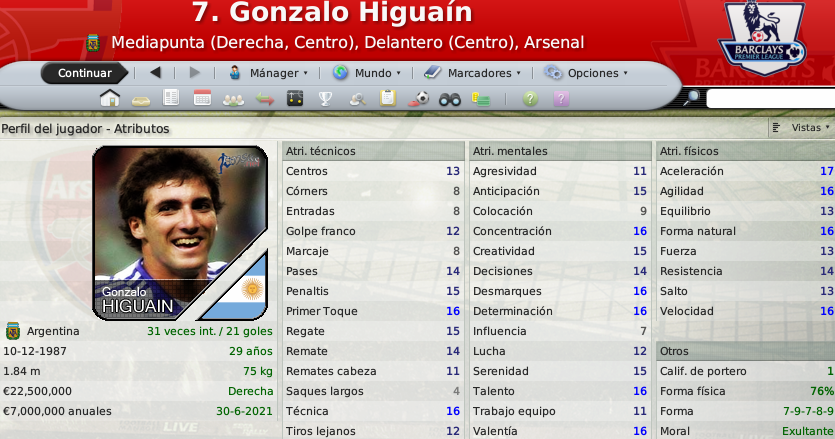
Task: Open the clipboard notes icon
Action: click(x=388, y=98)
